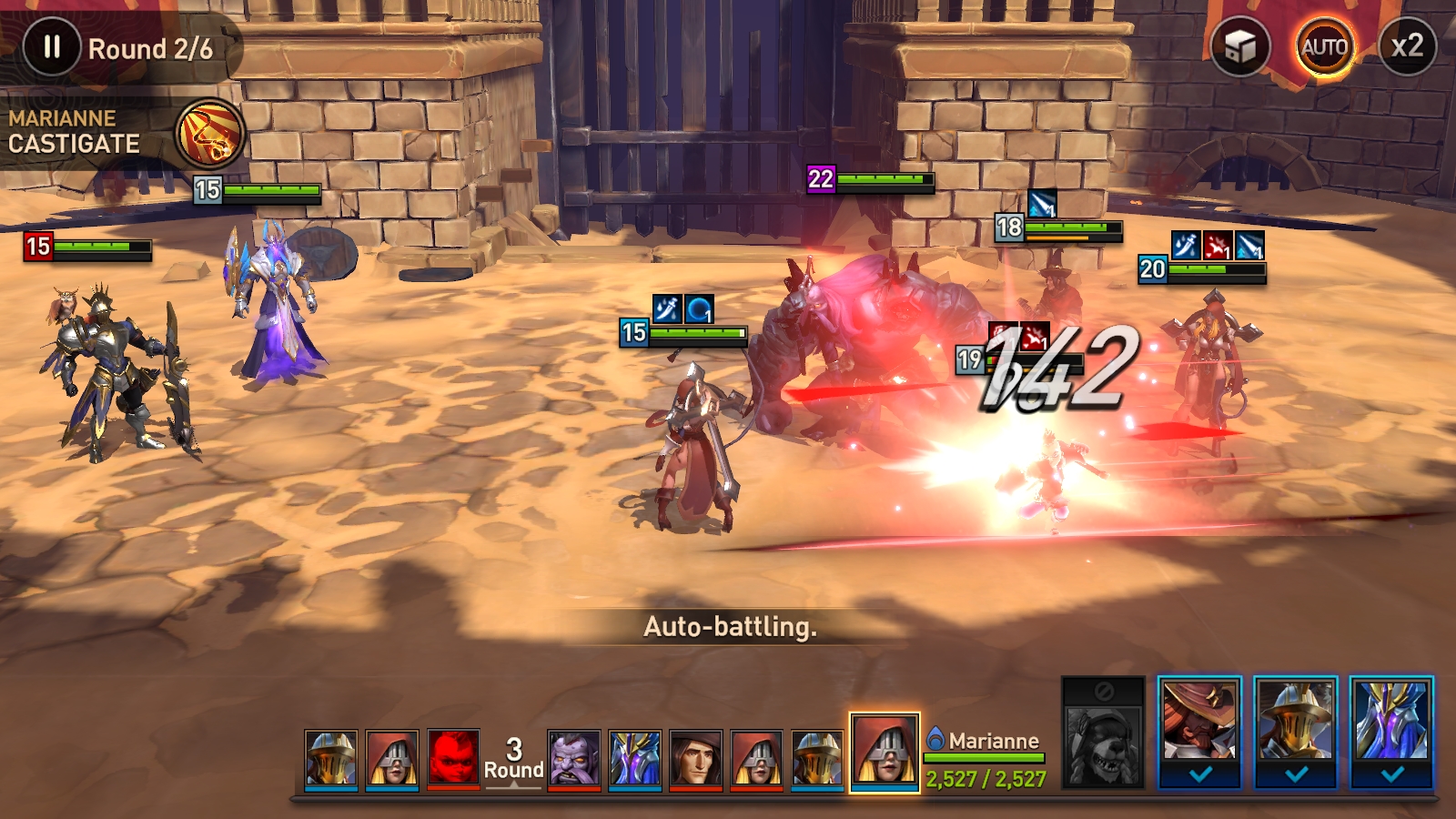Select Marianne's Castigate skill icon
Screen dimensions: 1456x819
(210, 134)
